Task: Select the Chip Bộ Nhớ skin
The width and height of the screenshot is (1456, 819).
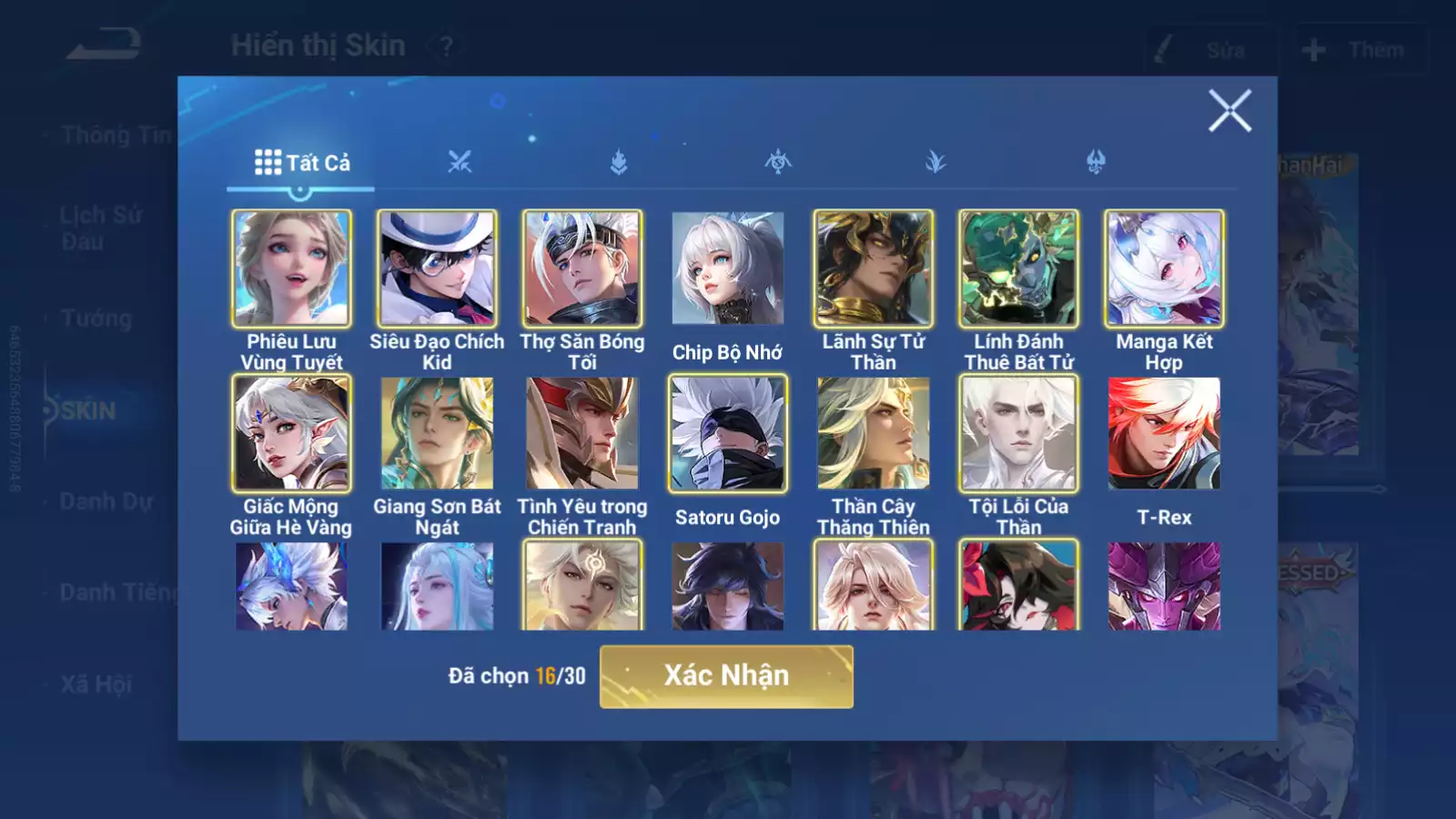Action: coord(727,268)
